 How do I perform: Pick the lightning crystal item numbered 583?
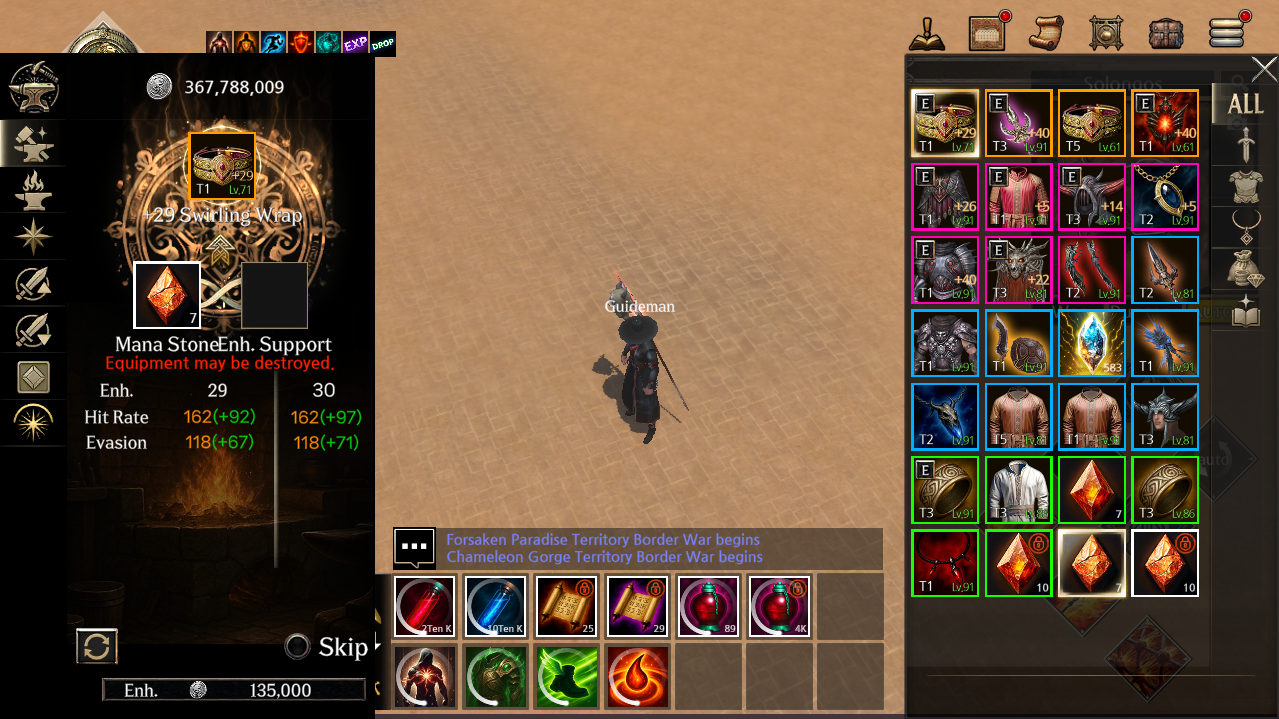1092,343
